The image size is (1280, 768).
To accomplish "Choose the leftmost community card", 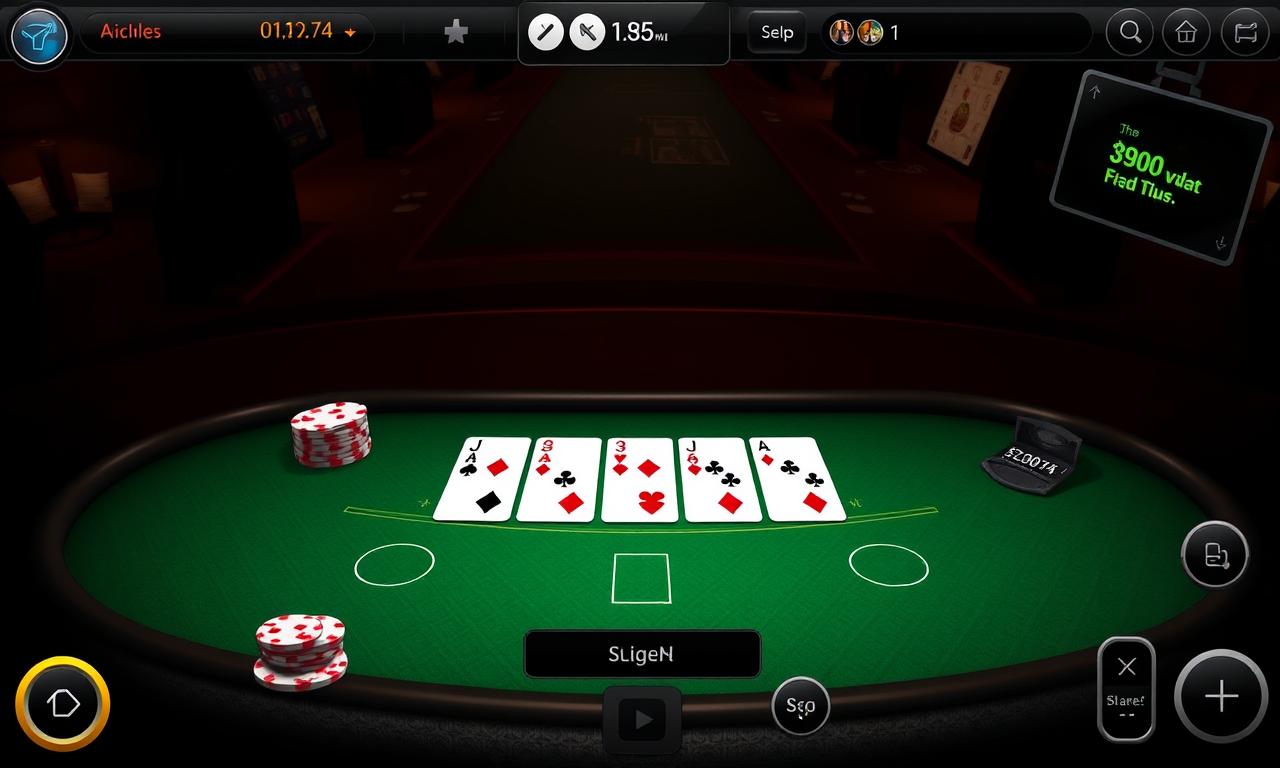I will (x=482, y=479).
